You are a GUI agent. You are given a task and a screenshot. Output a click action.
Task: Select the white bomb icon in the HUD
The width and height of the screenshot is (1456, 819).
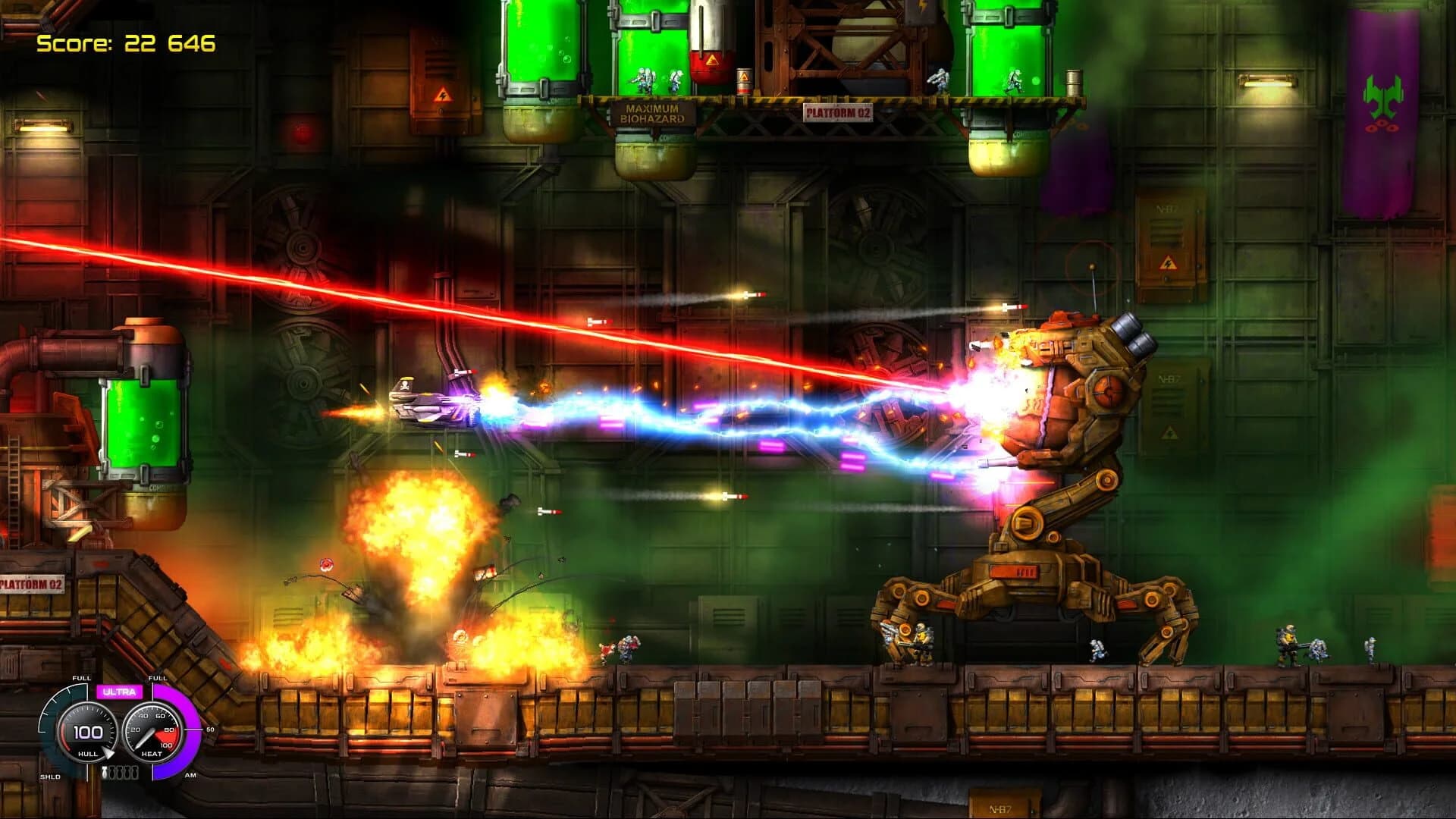(x=104, y=772)
